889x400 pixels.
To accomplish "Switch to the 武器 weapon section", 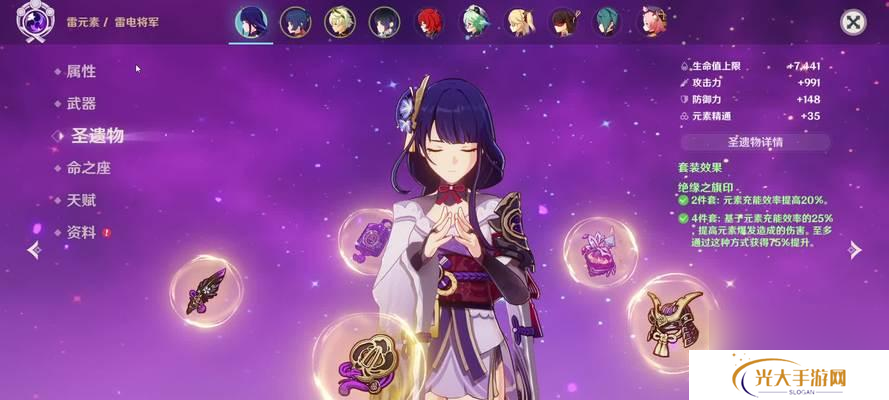I will [x=81, y=104].
